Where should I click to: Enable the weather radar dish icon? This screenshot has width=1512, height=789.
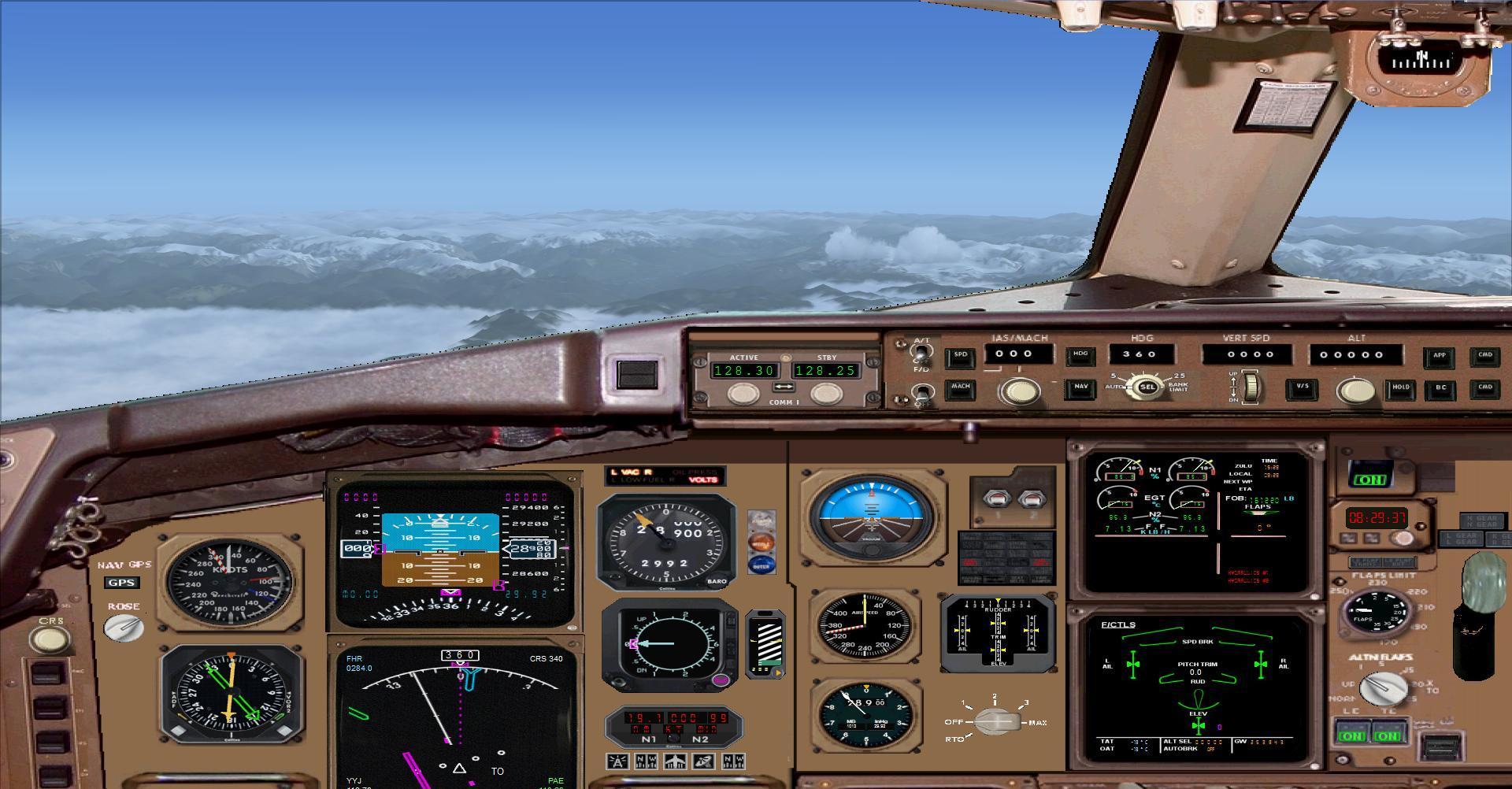click(705, 761)
